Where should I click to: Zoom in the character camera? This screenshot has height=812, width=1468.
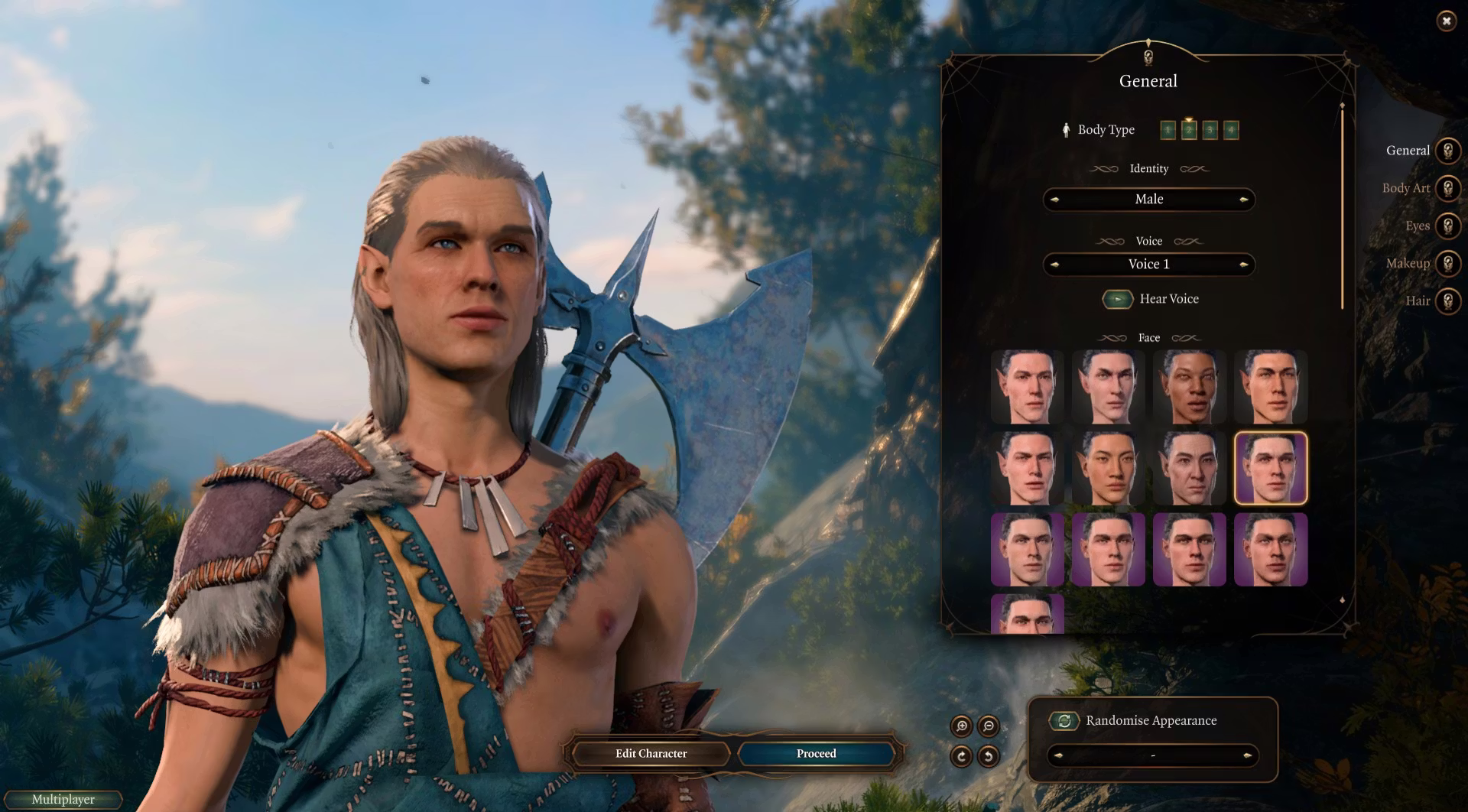(961, 726)
